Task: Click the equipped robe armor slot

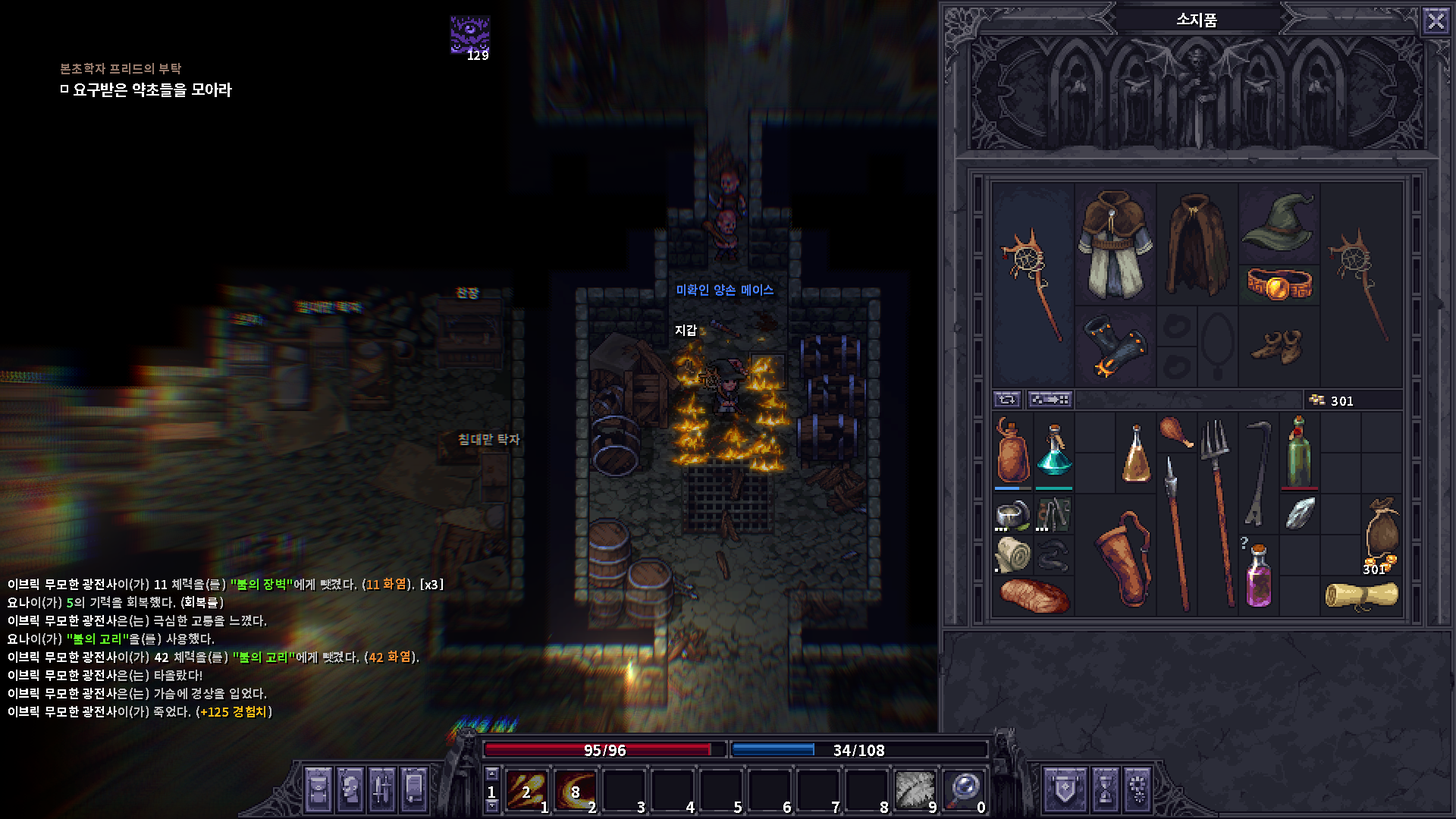Action: tap(1114, 244)
